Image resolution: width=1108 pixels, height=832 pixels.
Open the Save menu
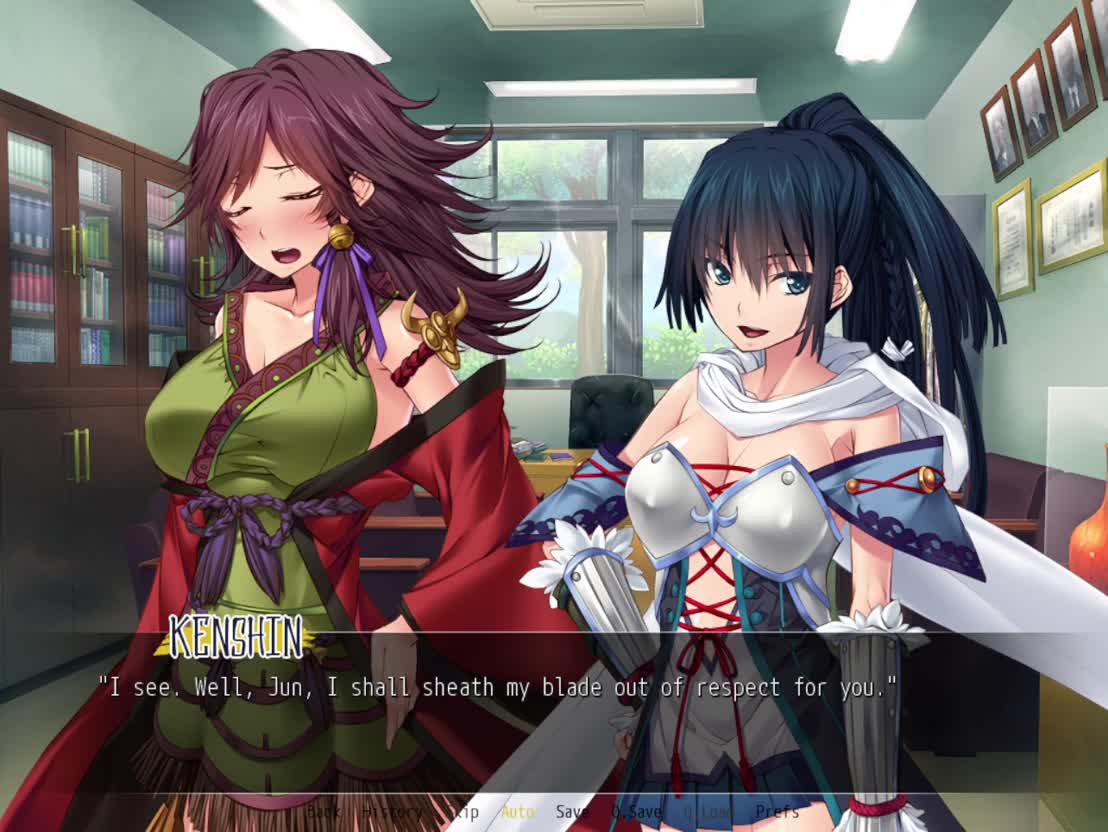click(572, 812)
